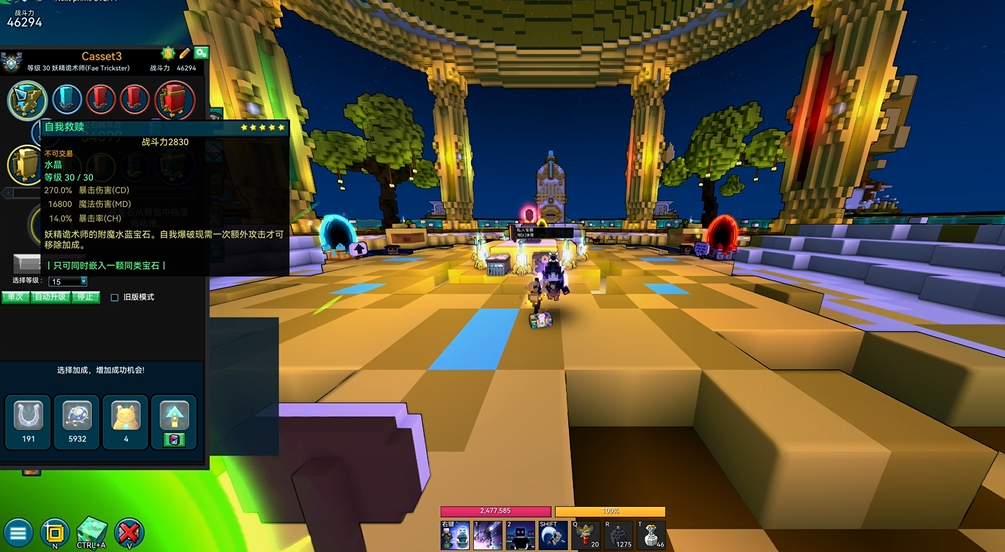Pick the golden cat booster

(x=124, y=420)
